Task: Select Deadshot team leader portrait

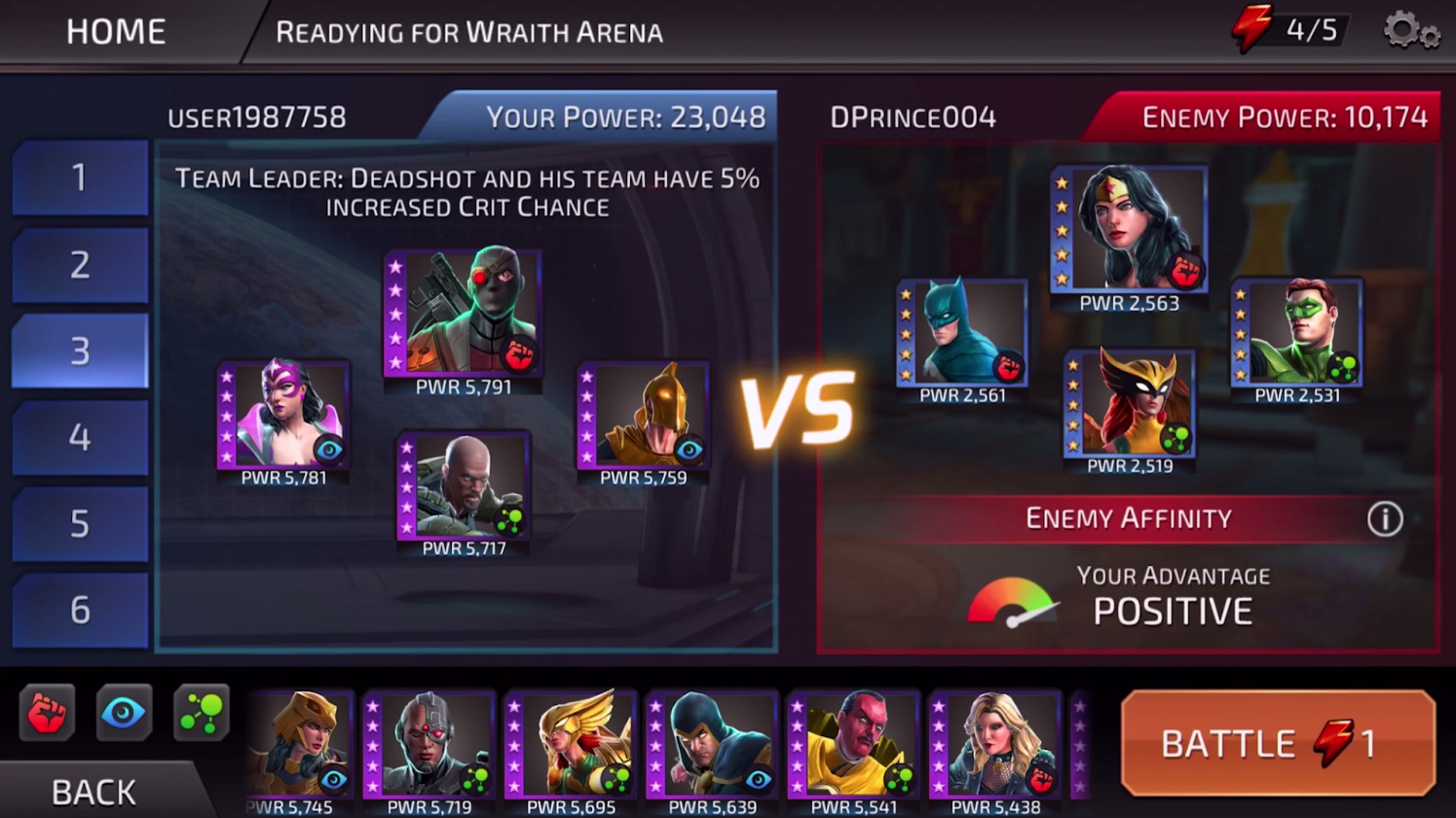Action: click(465, 312)
